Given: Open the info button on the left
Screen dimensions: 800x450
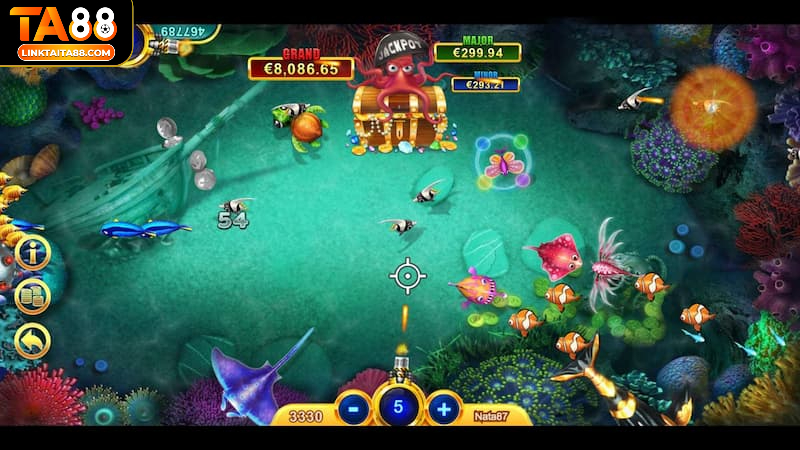Looking at the screenshot, I should coord(32,252).
